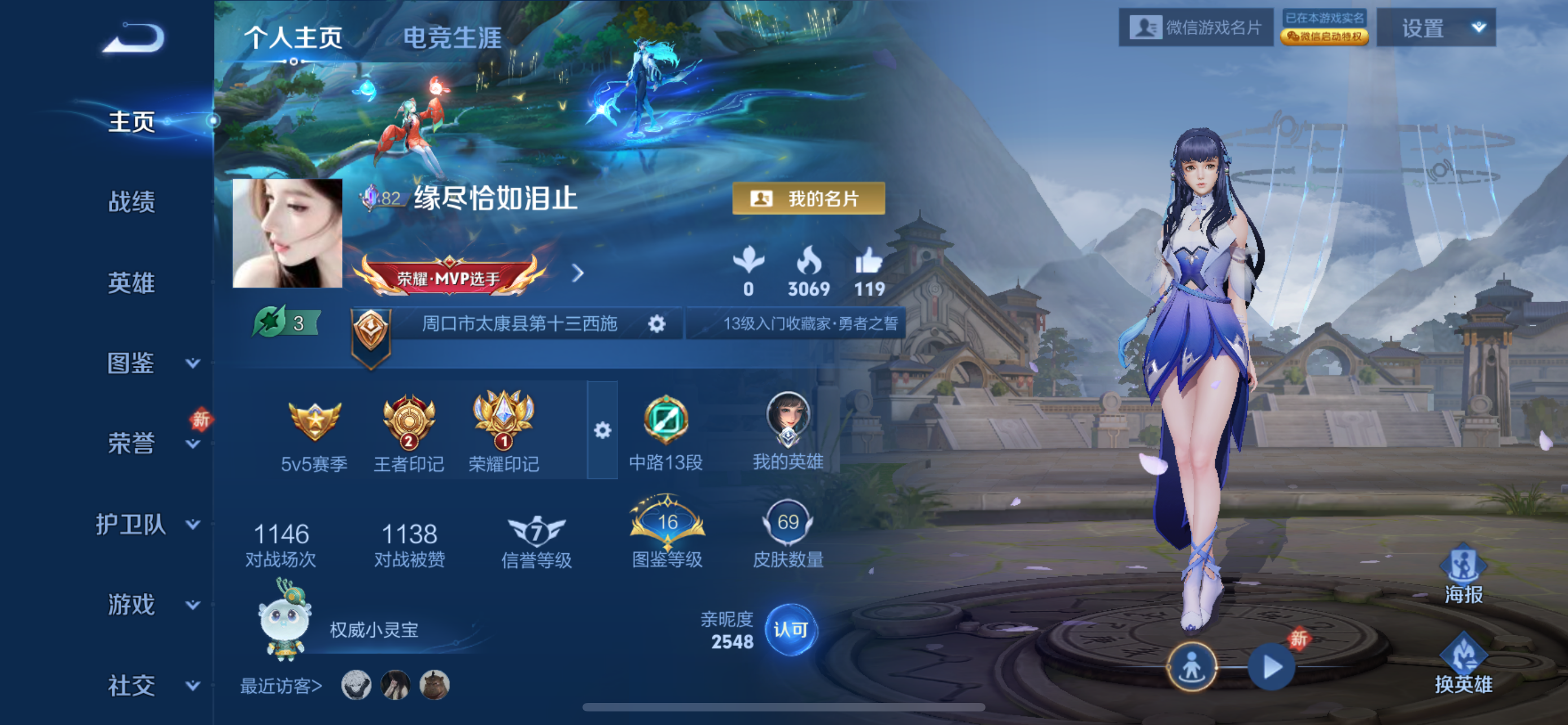This screenshot has width=1568, height=725.
Task: Switch to the 电竞生涯 tab
Action: tap(453, 38)
